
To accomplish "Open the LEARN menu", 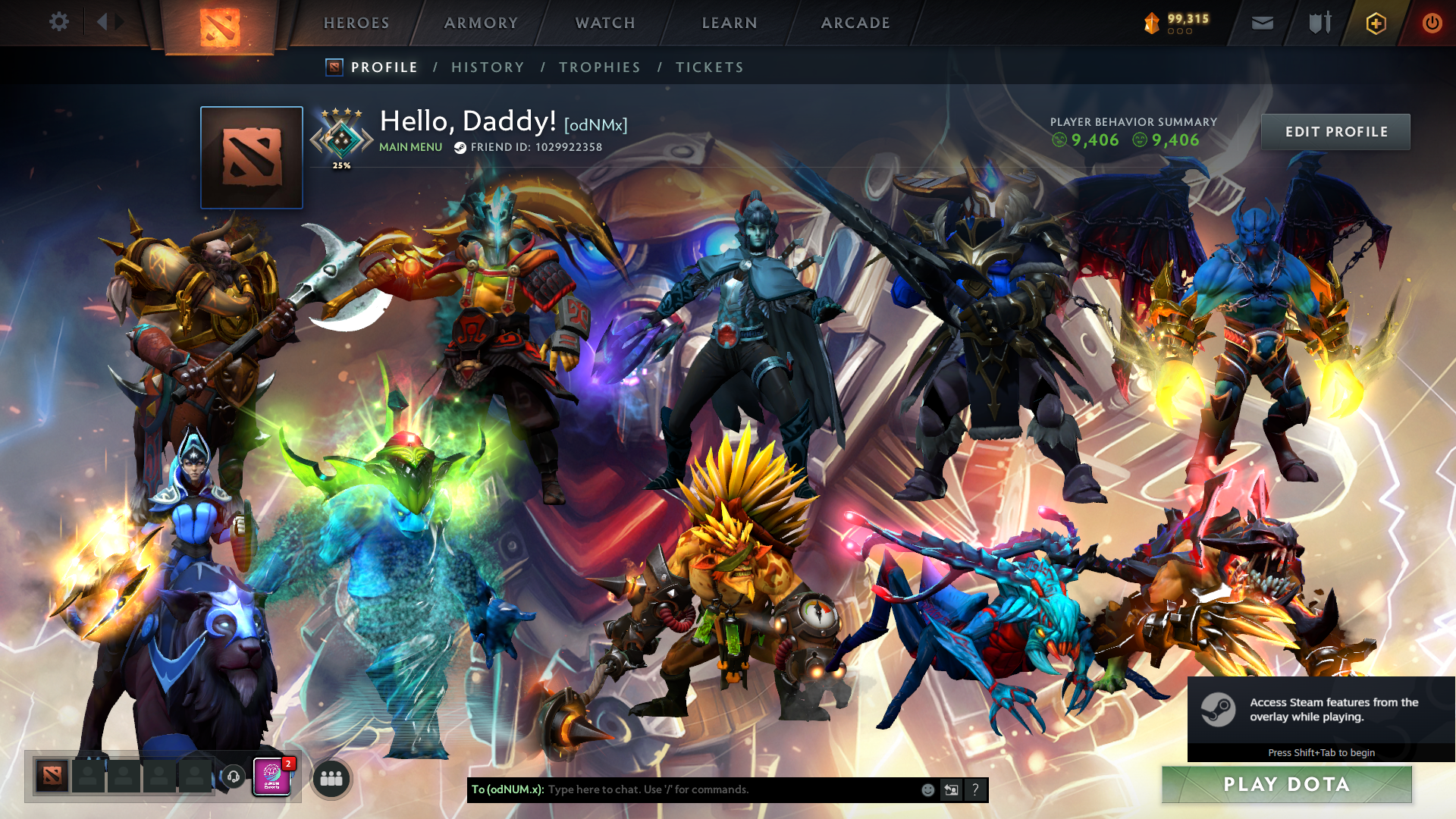I will pos(728,23).
